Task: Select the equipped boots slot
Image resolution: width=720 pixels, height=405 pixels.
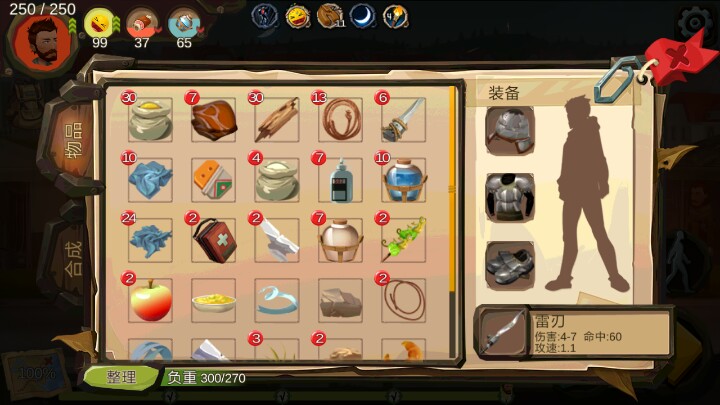Action: point(509,262)
